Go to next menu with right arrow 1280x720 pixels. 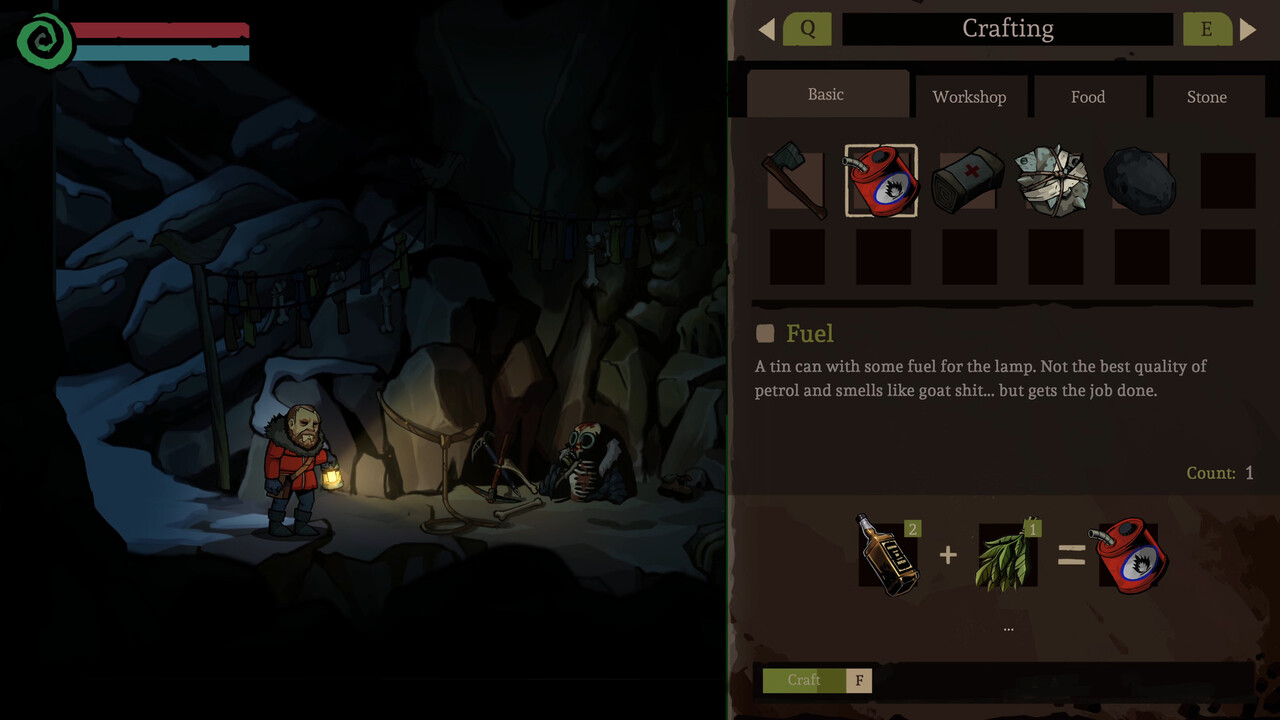click(1248, 29)
